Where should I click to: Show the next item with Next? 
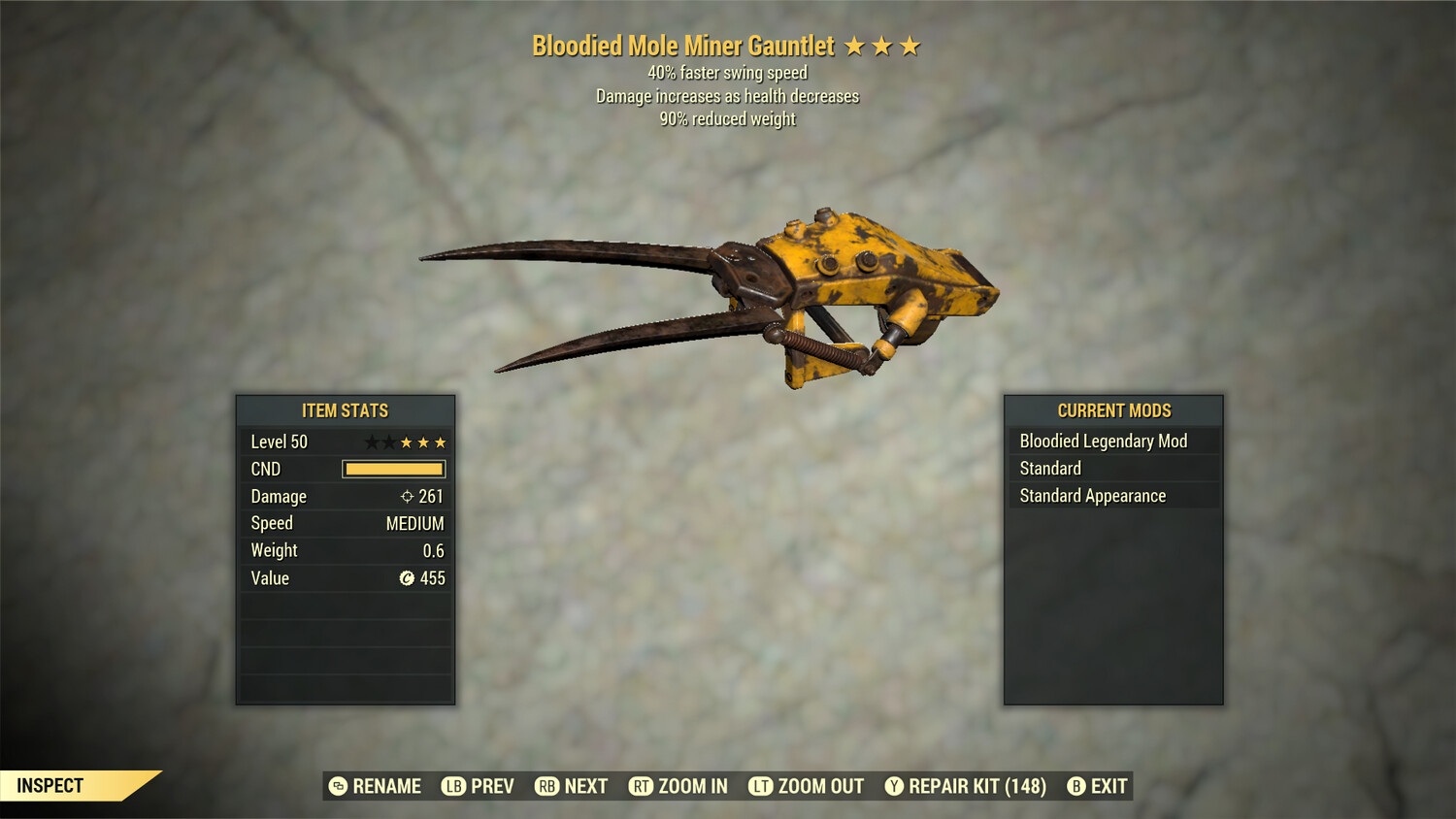pos(572,786)
